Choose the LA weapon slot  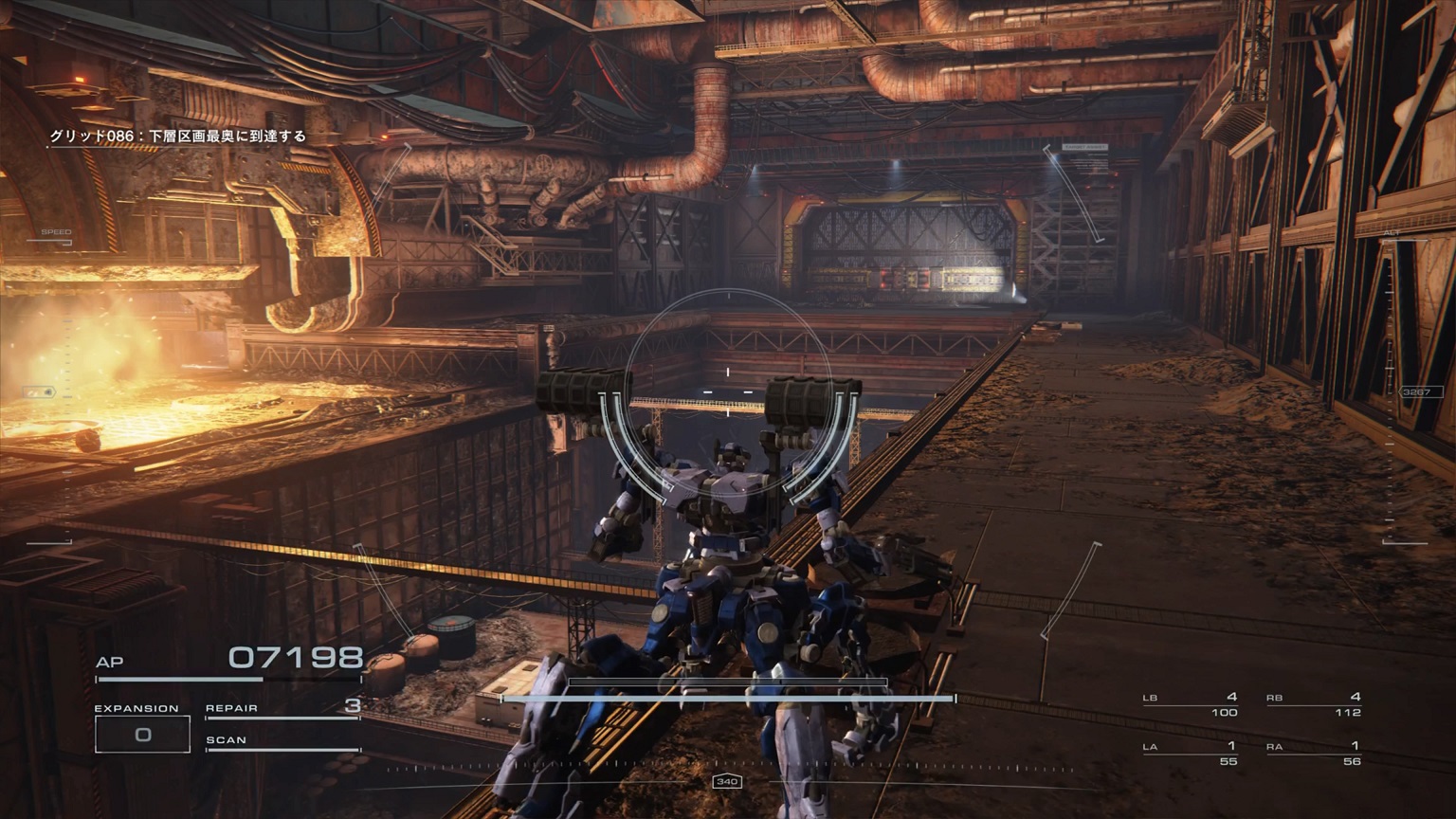[1191, 754]
